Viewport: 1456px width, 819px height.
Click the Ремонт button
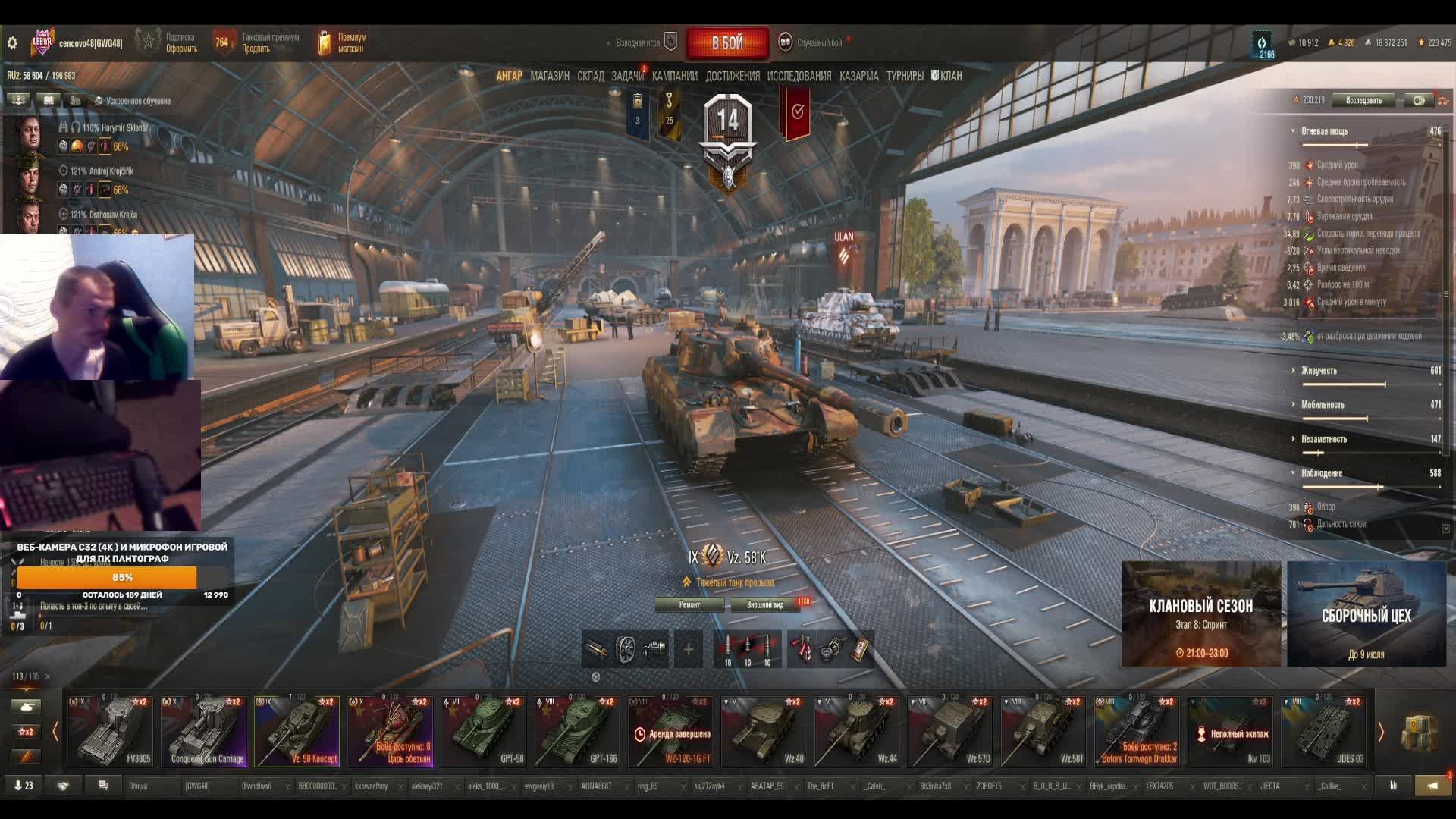point(689,604)
